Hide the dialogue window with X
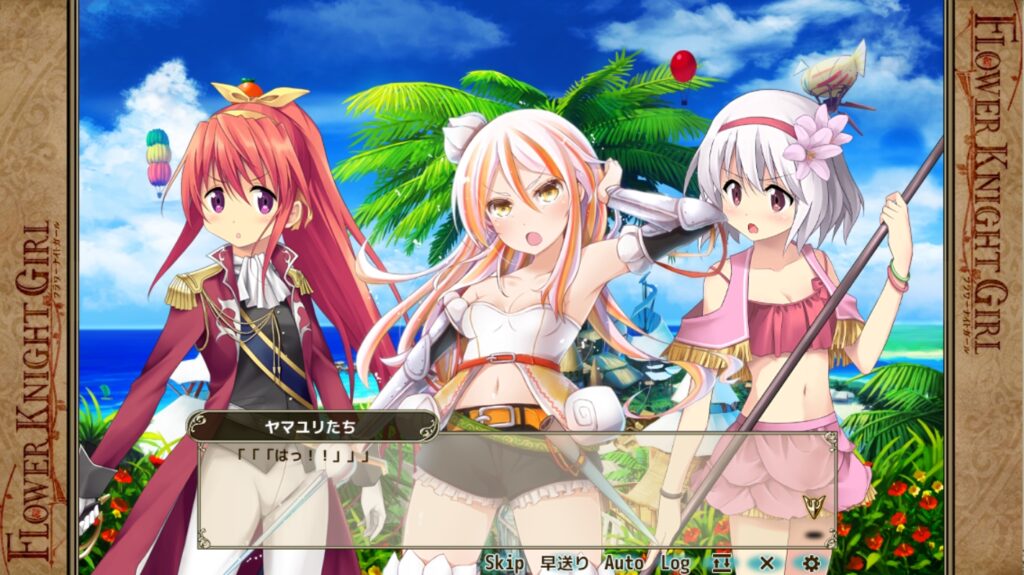 (x=767, y=563)
